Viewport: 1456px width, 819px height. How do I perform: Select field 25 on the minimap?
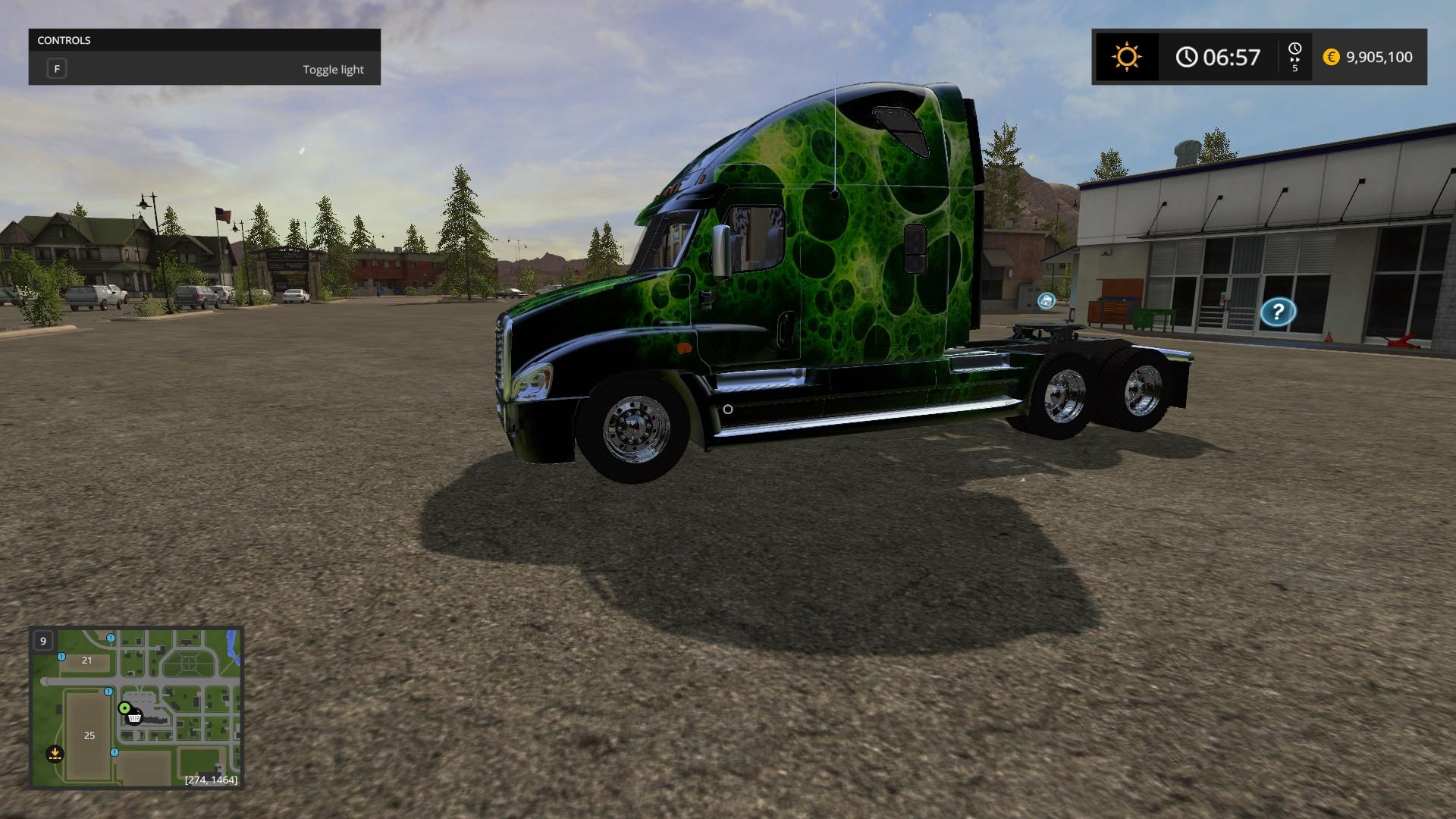(x=89, y=735)
